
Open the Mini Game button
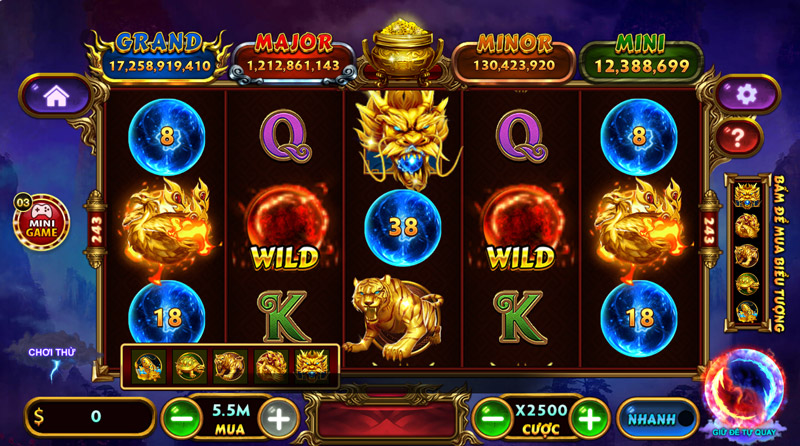(x=41, y=222)
